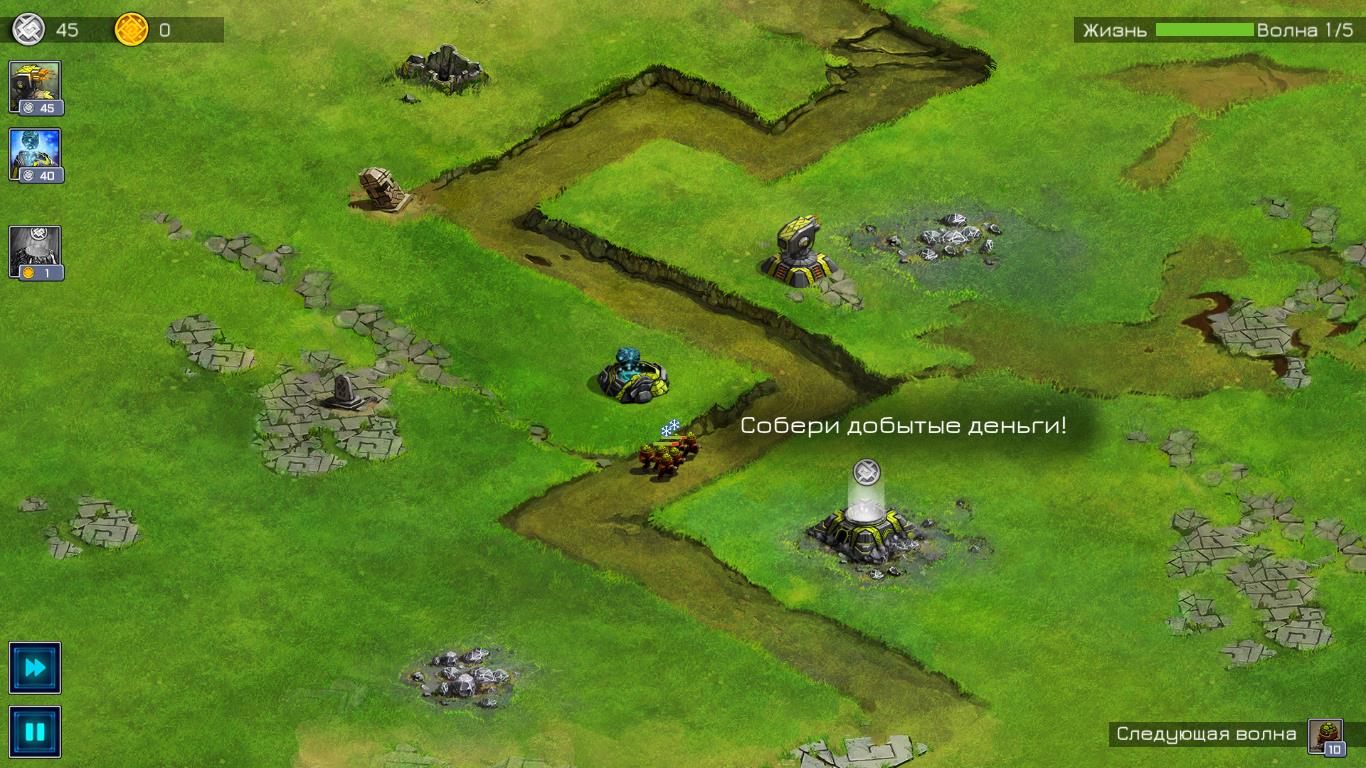Toggle fast-forward game speed

[36, 668]
